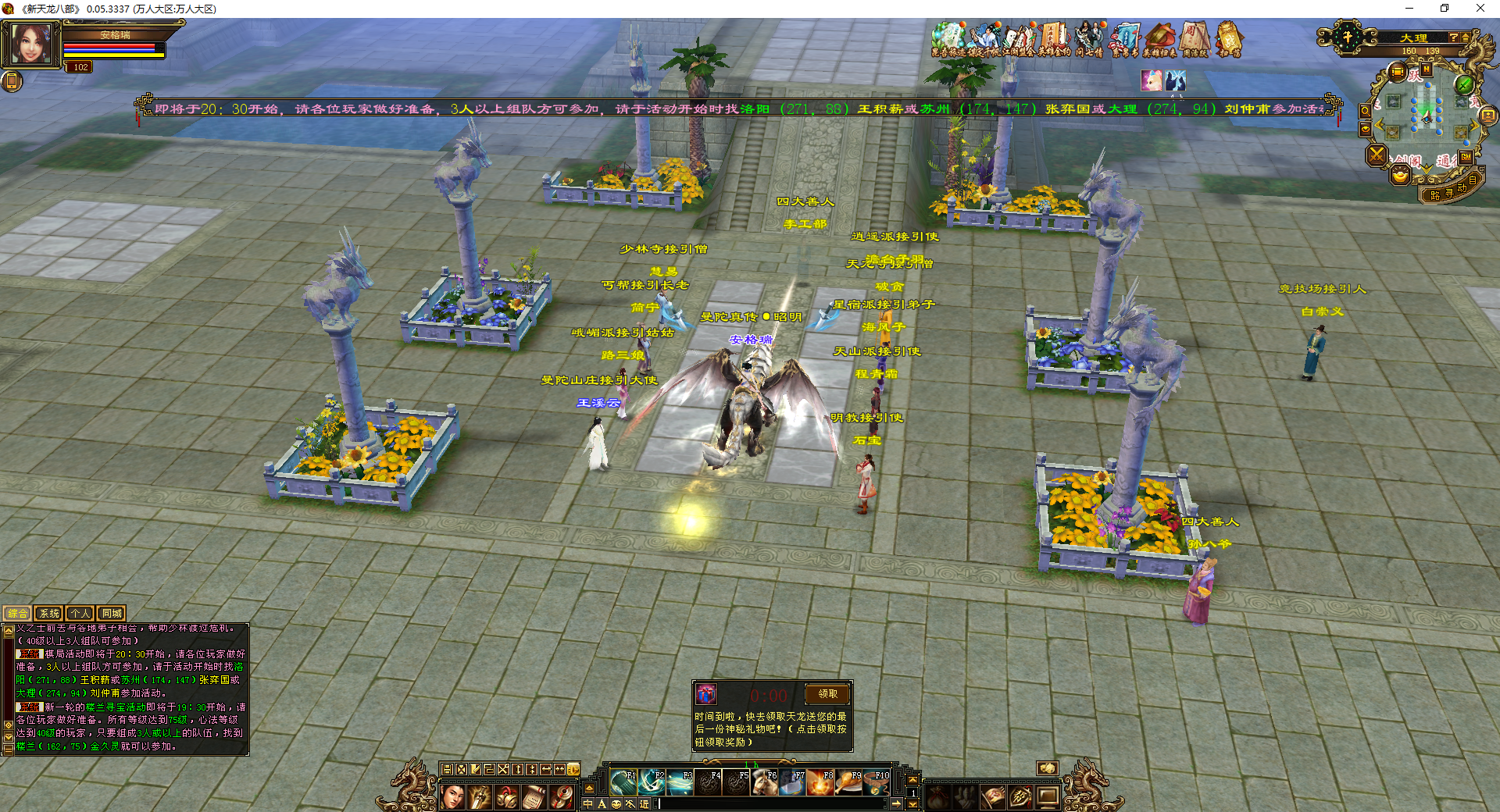This screenshot has width=1500, height=812.
Task: Click the magnifier search button beside minimap
Action: coord(1365,112)
